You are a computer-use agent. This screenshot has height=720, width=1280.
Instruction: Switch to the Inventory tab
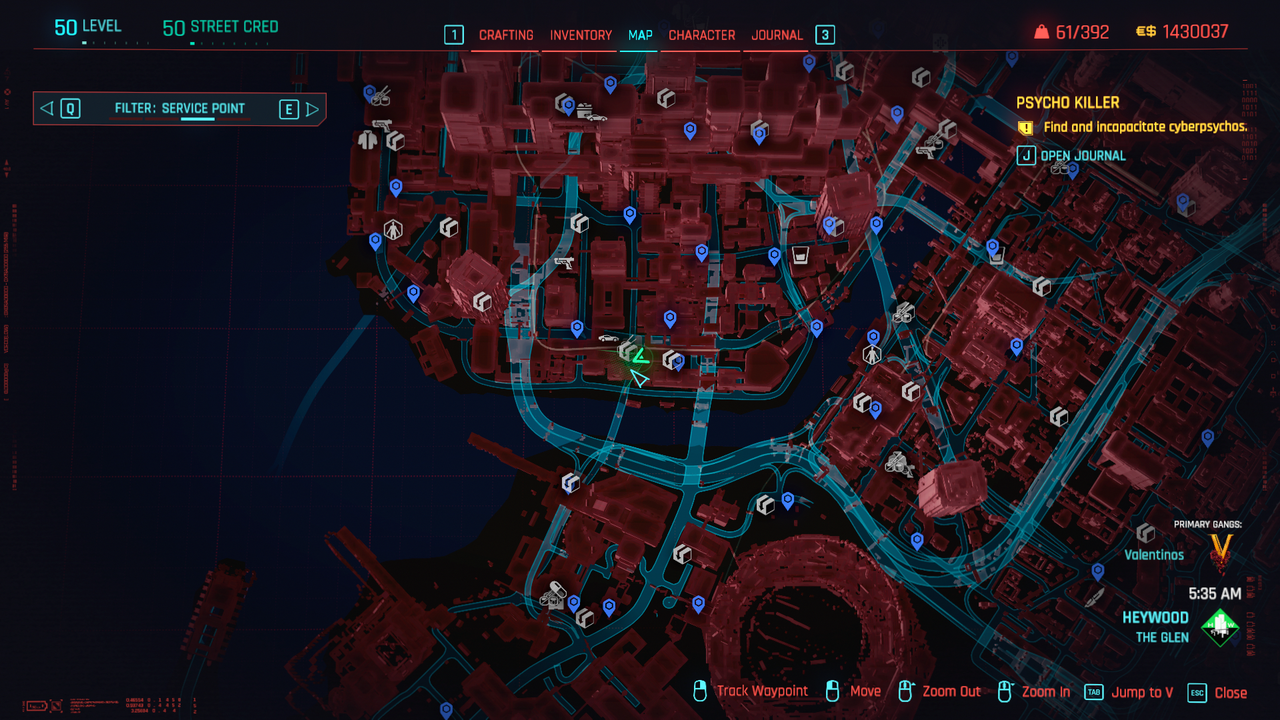point(581,35)
